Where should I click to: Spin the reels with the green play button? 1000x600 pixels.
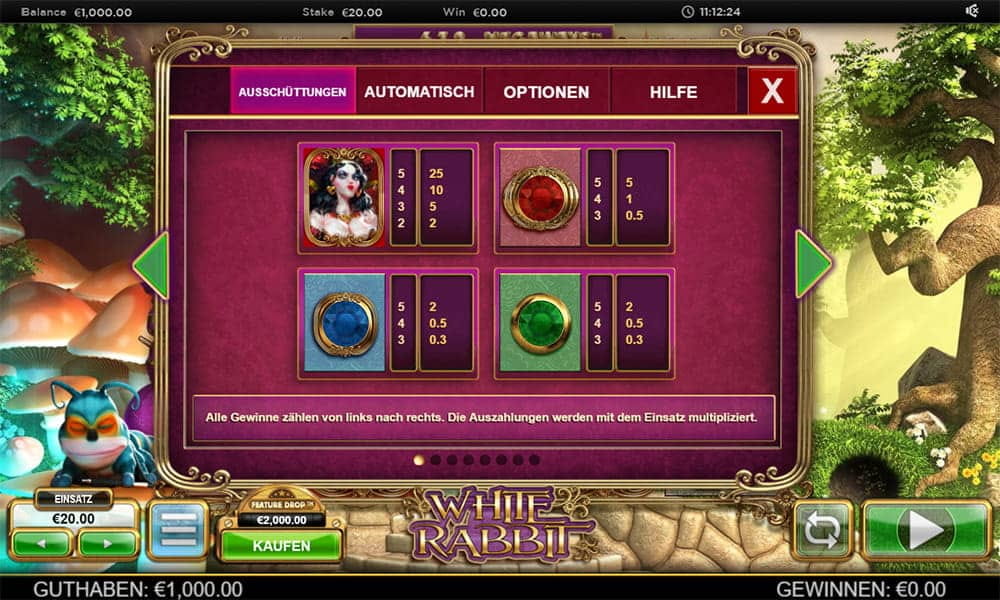pyautogui.click(x=925, y=530)
